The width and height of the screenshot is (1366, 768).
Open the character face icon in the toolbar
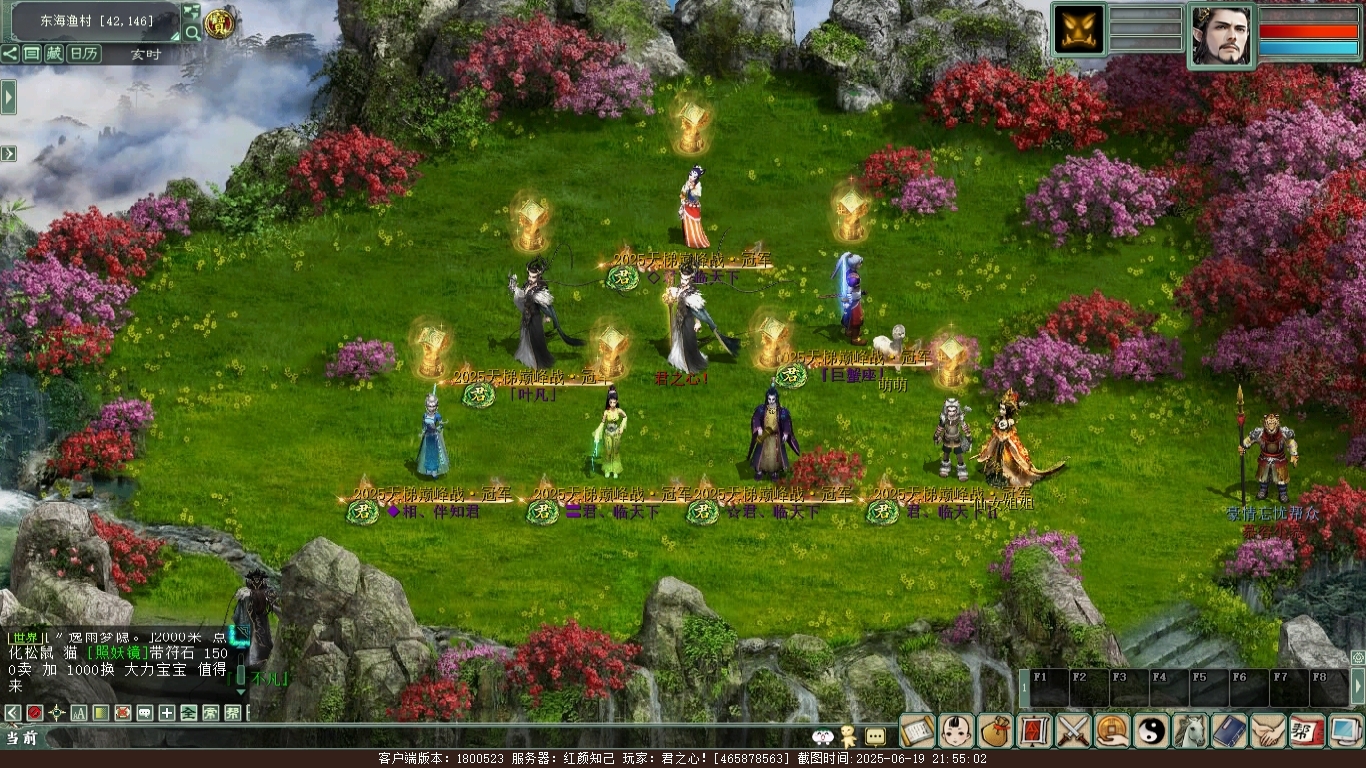(956, 731)
